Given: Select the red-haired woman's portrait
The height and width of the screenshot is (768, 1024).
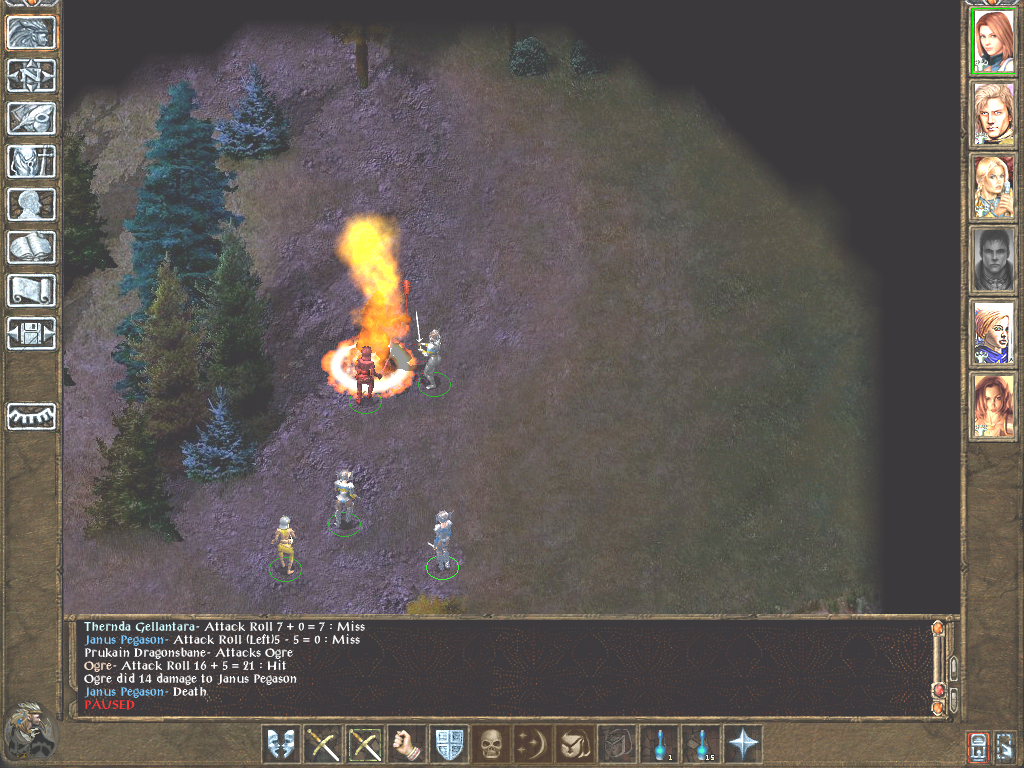Looking at the screenshot, I should click(993, 40).
